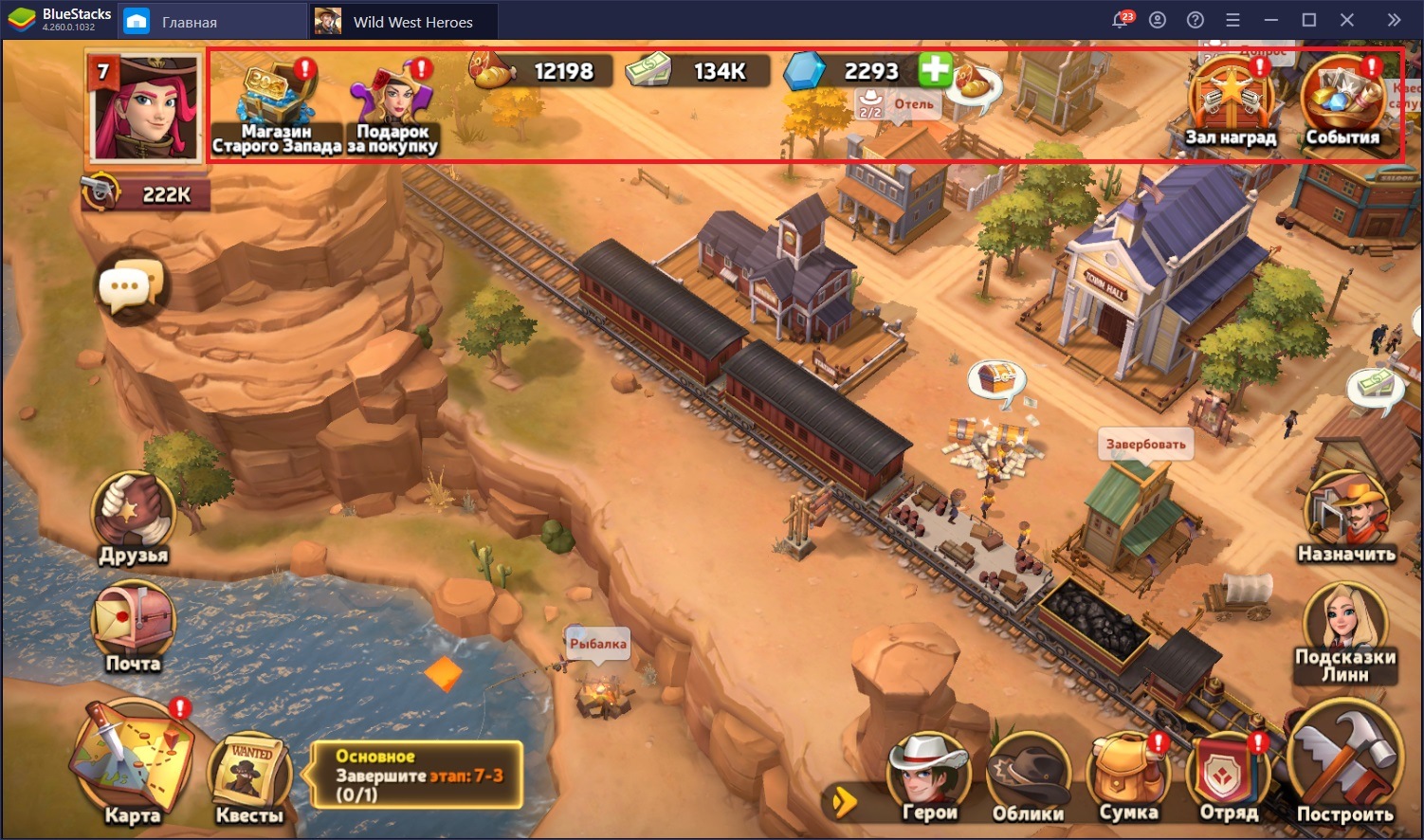The image size is (1424, 840).
Task: Open the События events menu
Action: (x=1342, y=100)
